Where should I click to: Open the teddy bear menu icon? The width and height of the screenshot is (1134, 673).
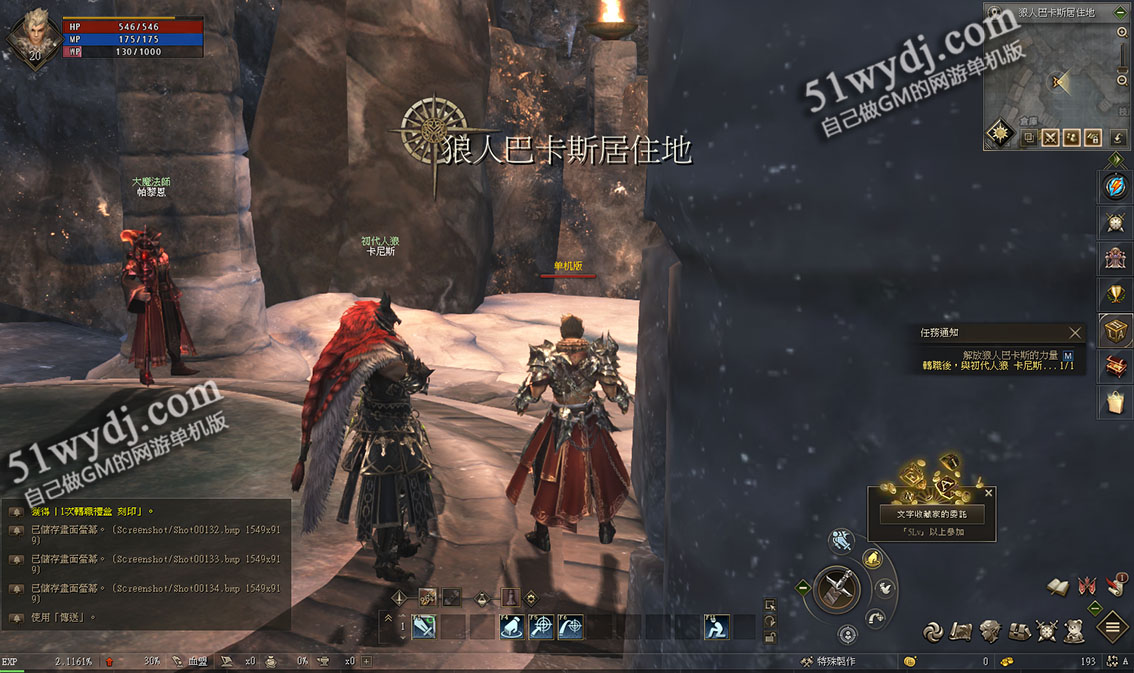click(1075, 630)
